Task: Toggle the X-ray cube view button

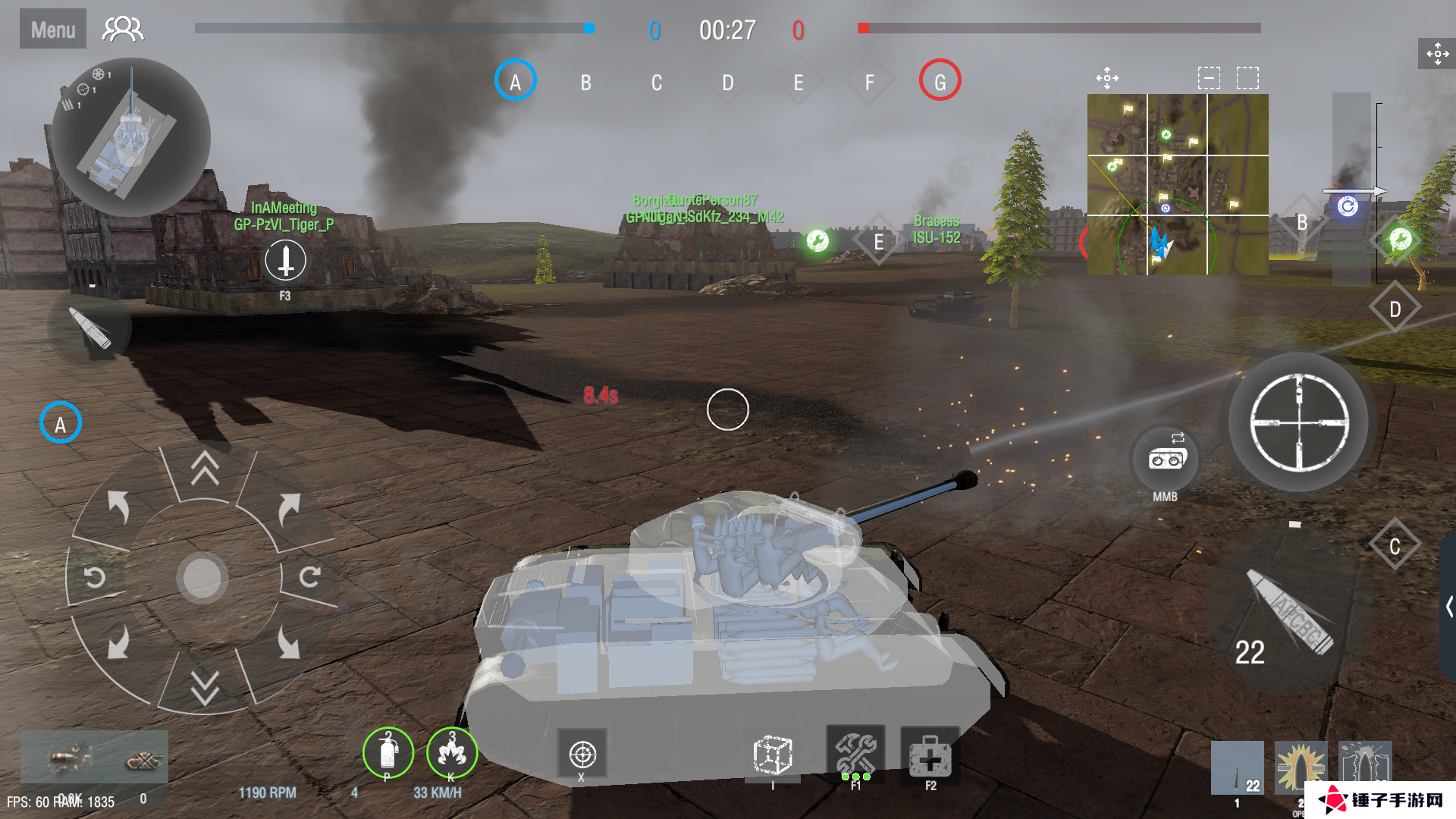Action: [772, 755]
